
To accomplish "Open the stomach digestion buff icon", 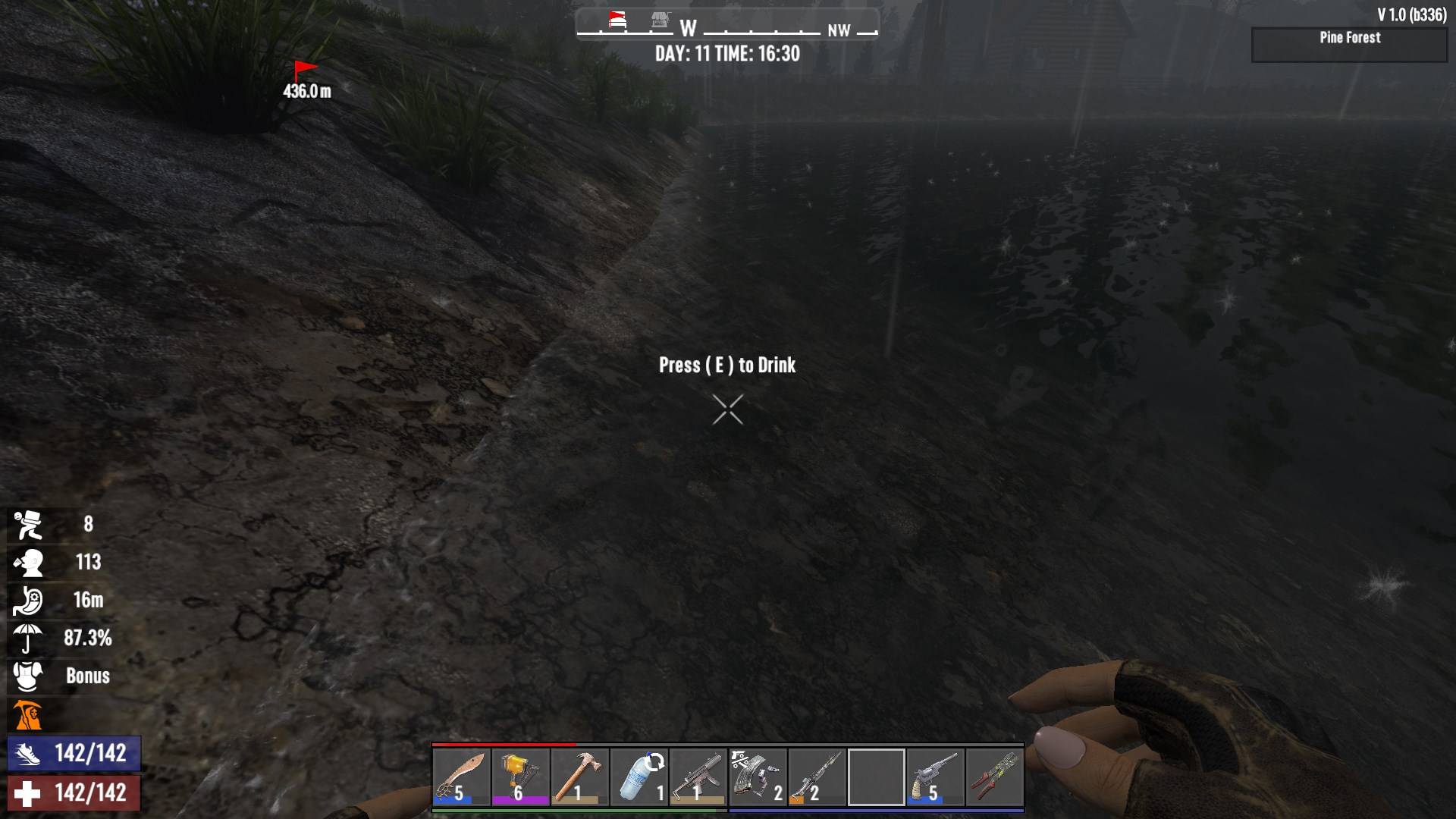I will pyautogui.click(x=27, y=601).
